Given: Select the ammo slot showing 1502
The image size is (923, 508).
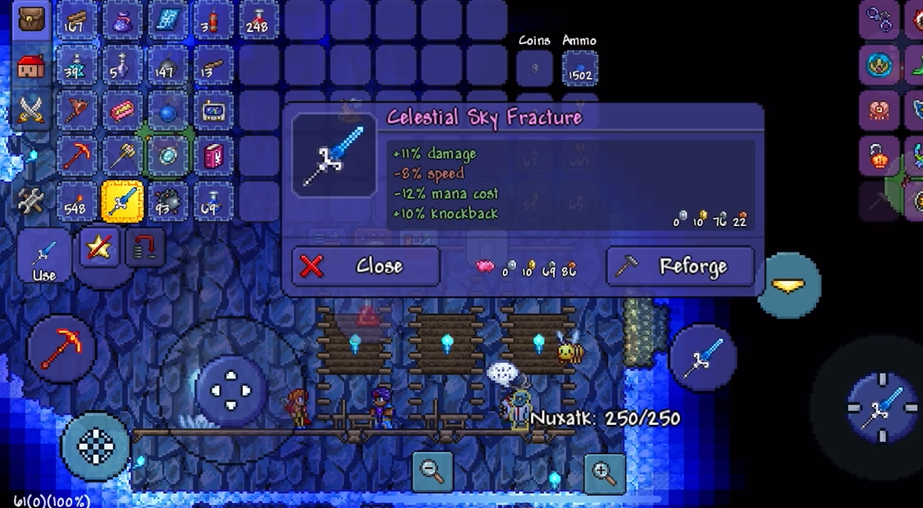Looking at the screenshot, I should click(x=579, y=68).
